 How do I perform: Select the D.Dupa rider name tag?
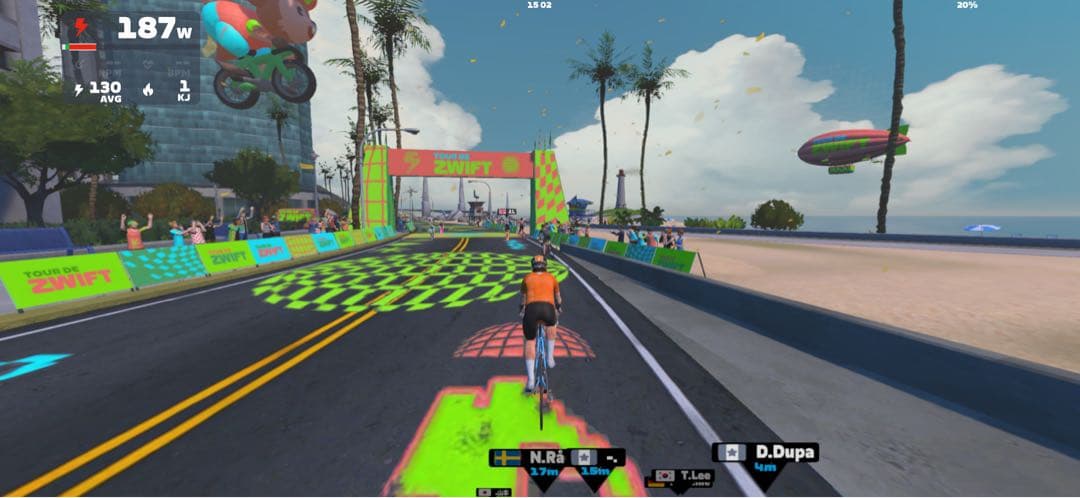(x=765, y=453)
